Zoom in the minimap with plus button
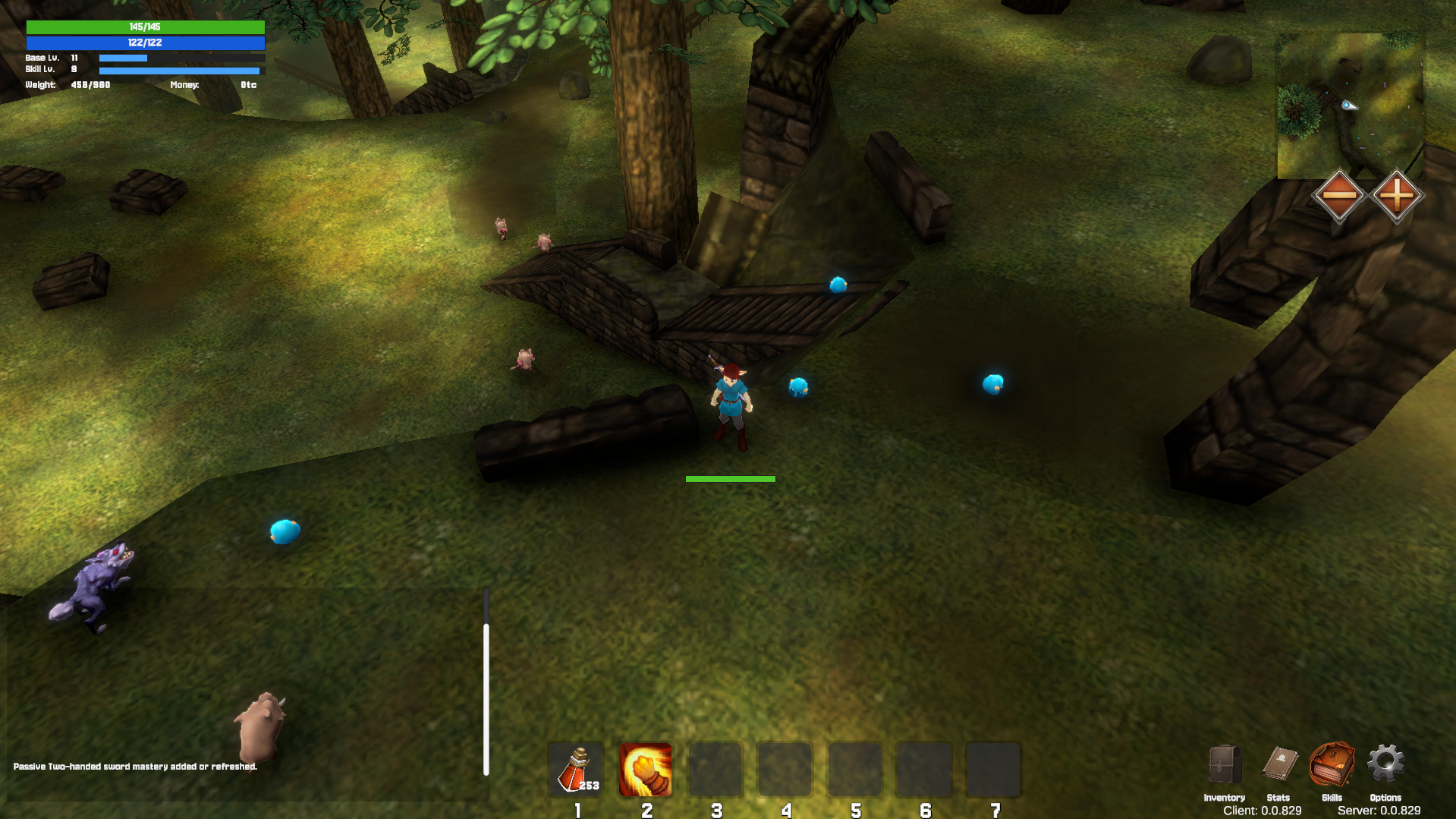This screenshot has height=819, width=1456. (1396, 195)
